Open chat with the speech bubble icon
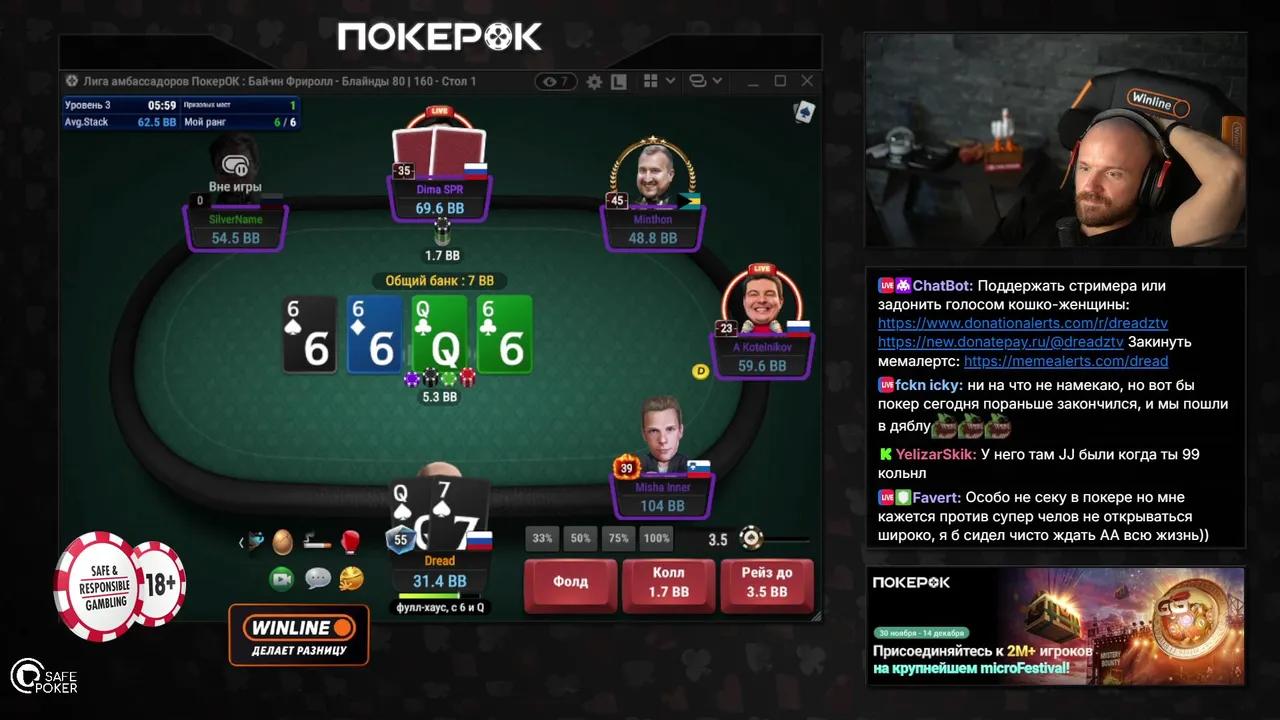 (317, 578)
